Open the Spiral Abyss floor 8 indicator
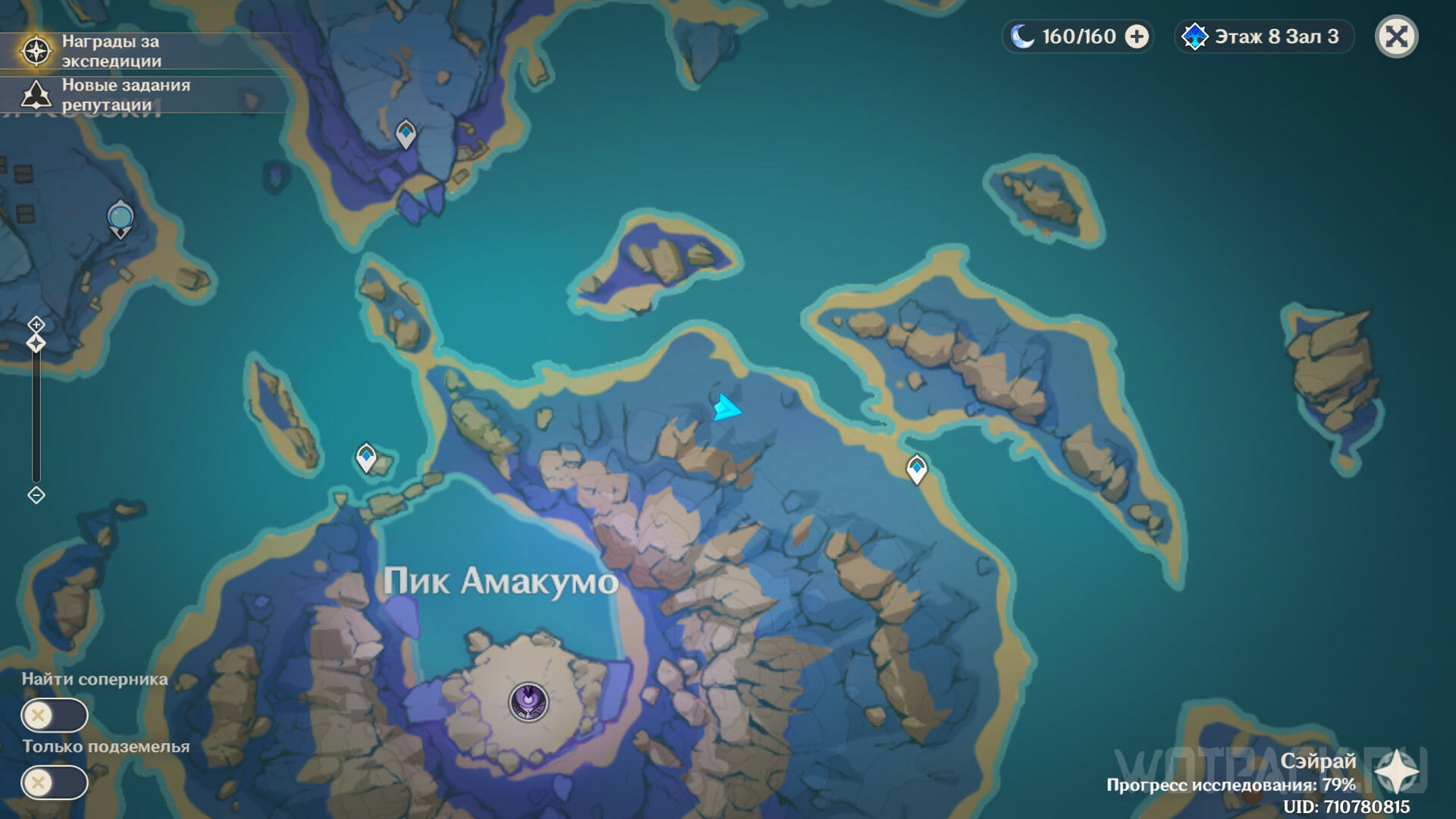 coord(1263,36)
